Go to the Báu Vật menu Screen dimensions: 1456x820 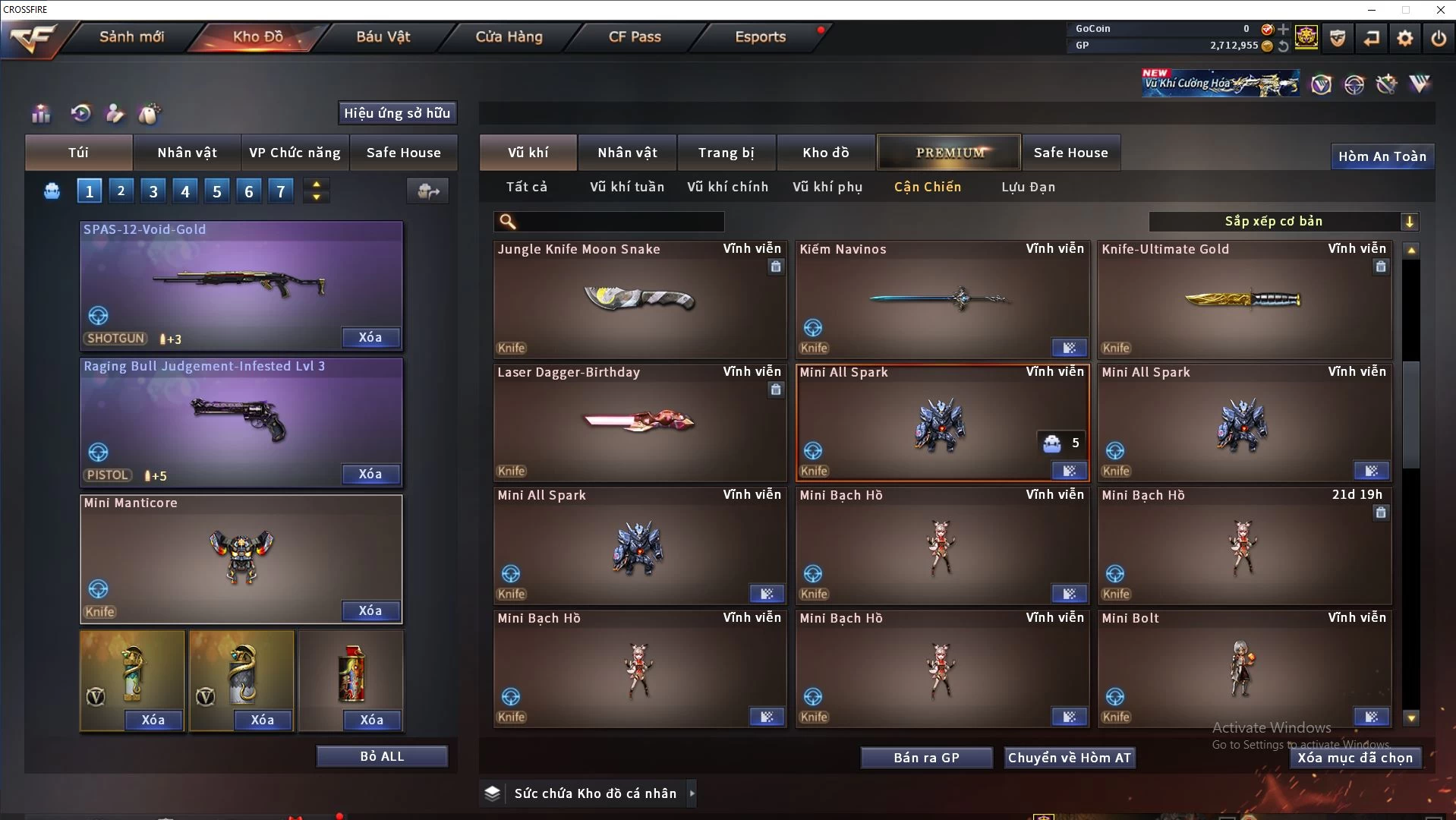click(x=383, y=36)
